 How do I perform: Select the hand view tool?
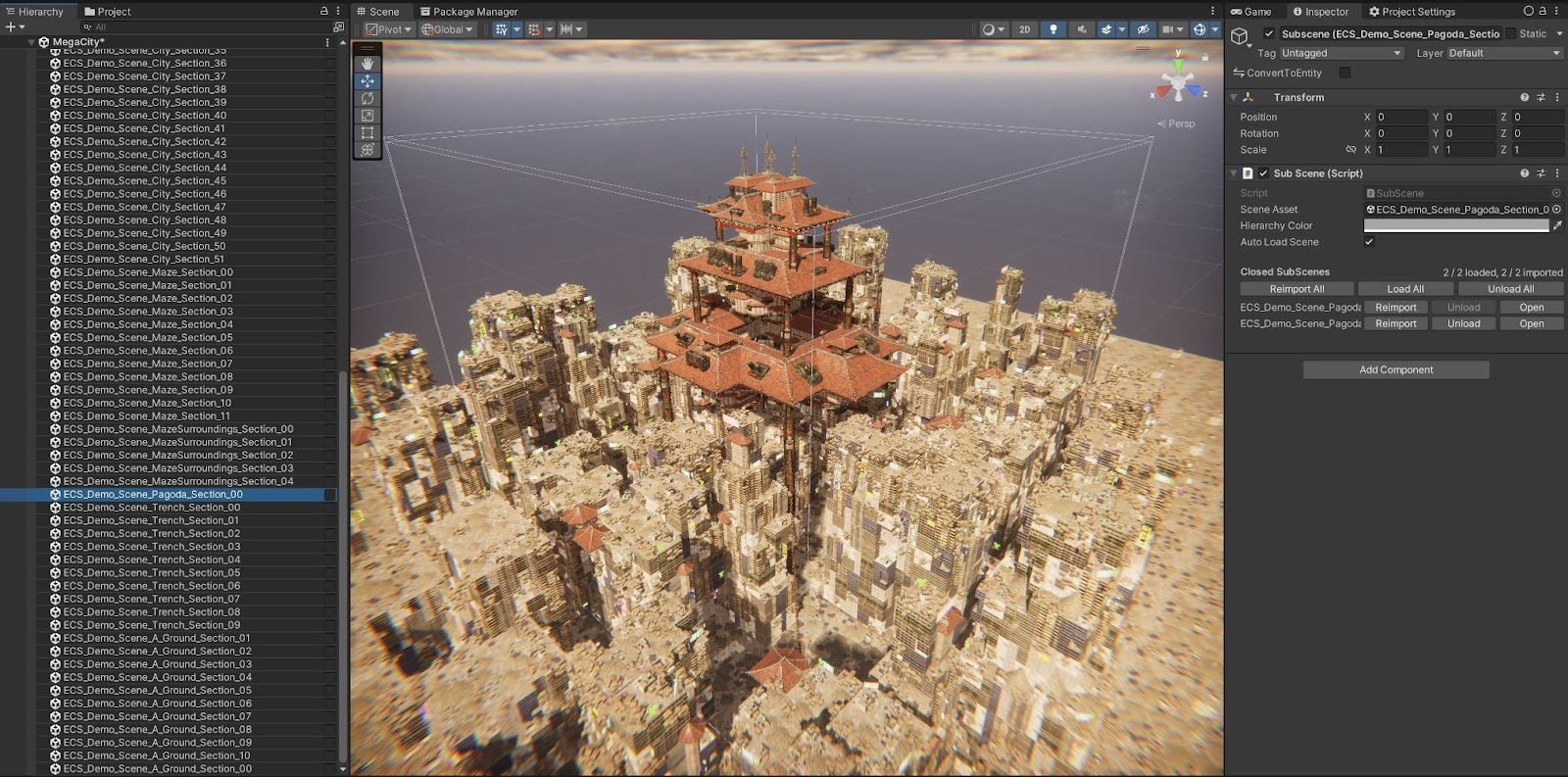coord(367,64)
